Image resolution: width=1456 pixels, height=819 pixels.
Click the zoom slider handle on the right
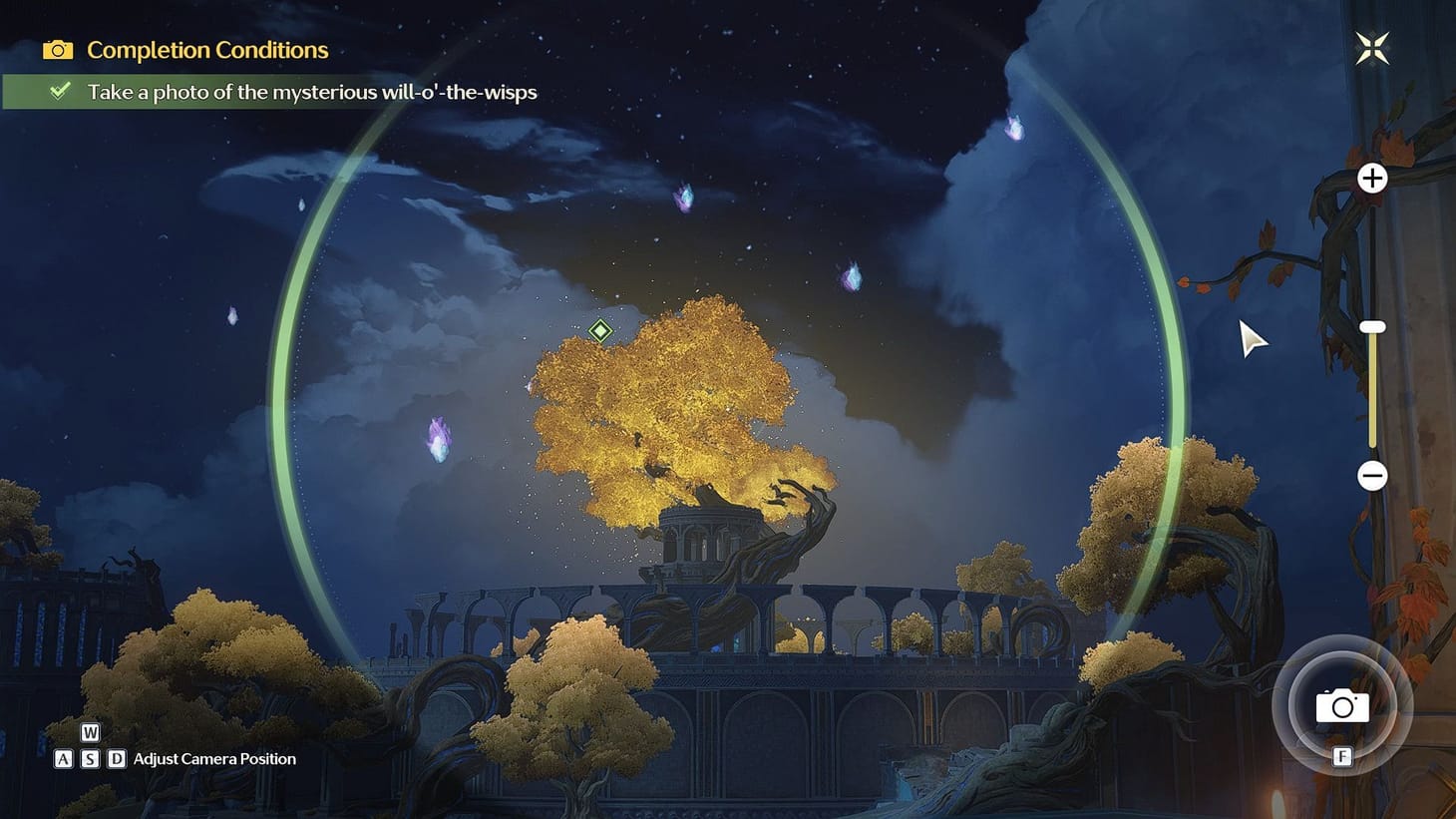[x=1372, y=325]
